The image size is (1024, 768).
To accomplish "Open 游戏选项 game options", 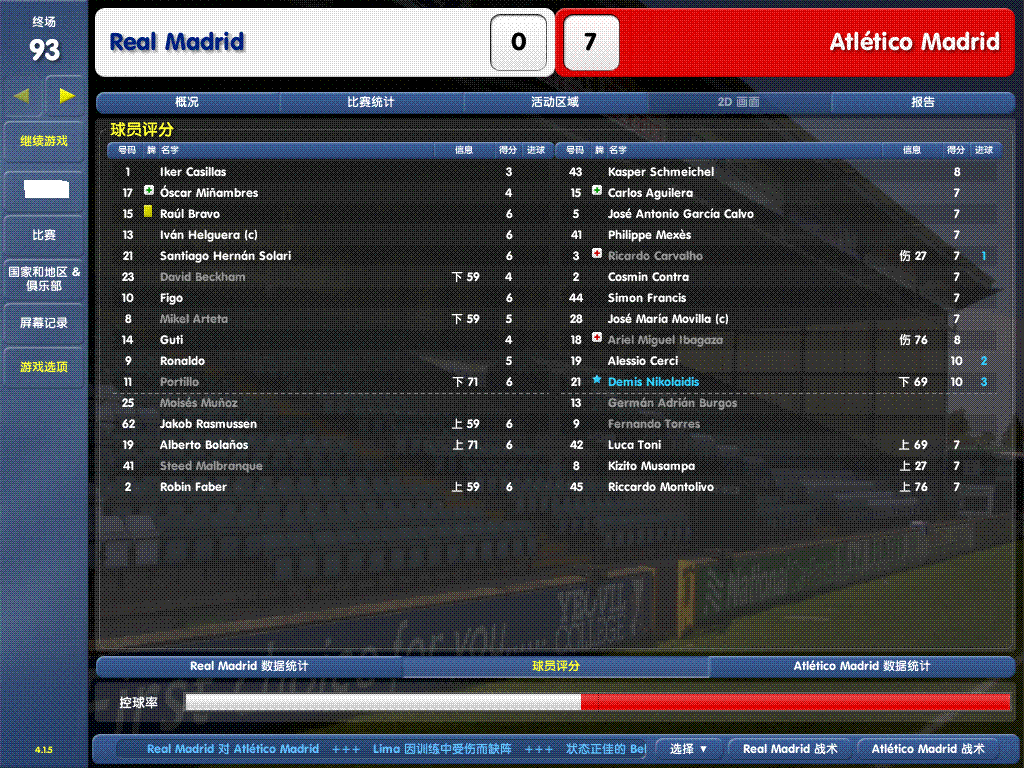I will pos(44,367).
